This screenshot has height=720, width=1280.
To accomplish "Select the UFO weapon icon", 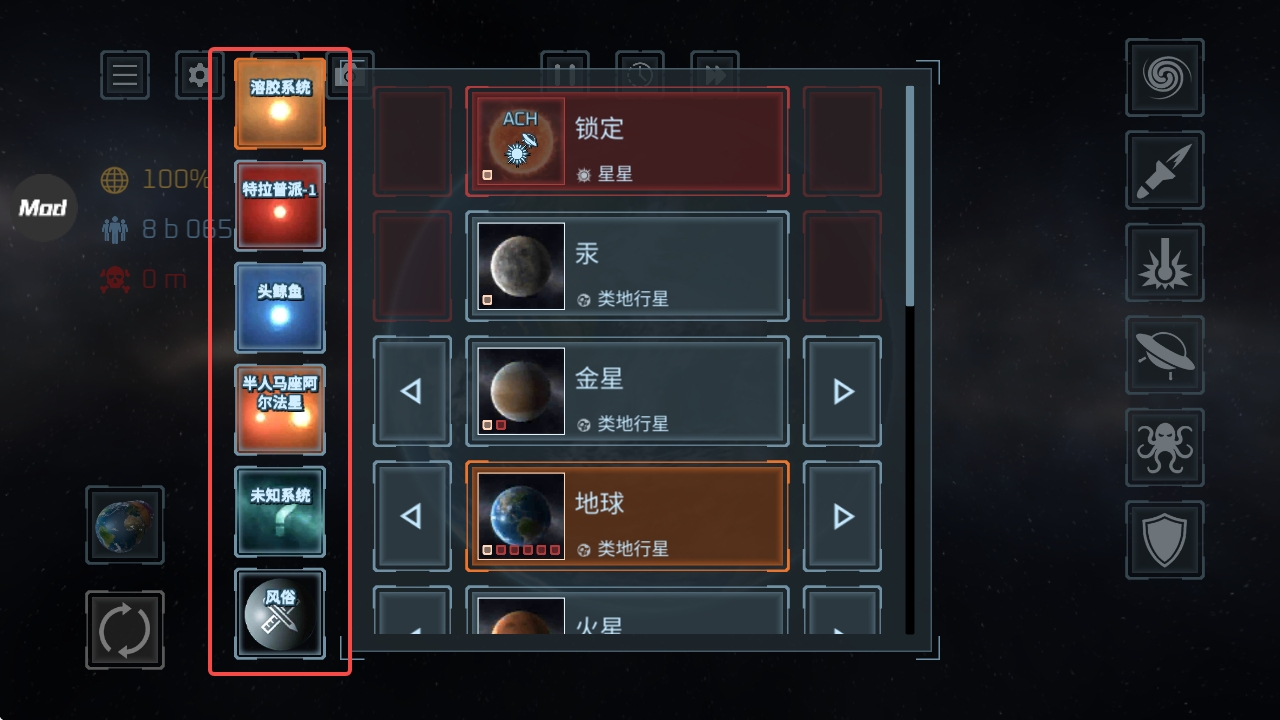I will click(x=1164, y=355).
